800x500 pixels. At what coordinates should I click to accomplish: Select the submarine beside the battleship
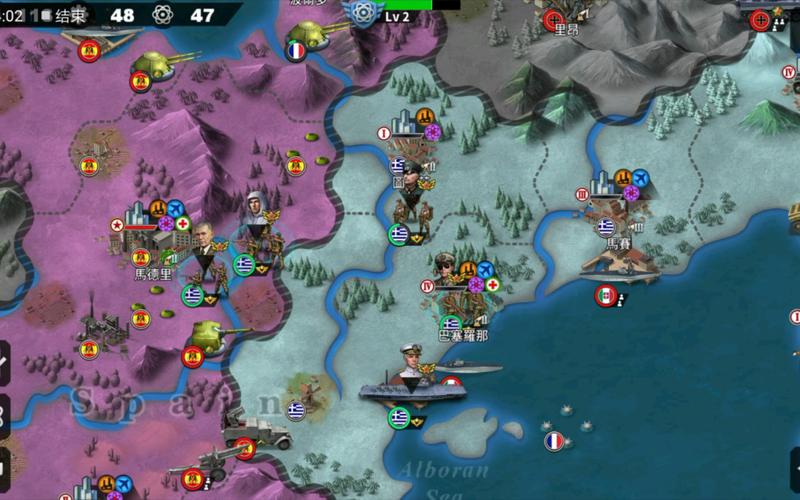[470, 368]
